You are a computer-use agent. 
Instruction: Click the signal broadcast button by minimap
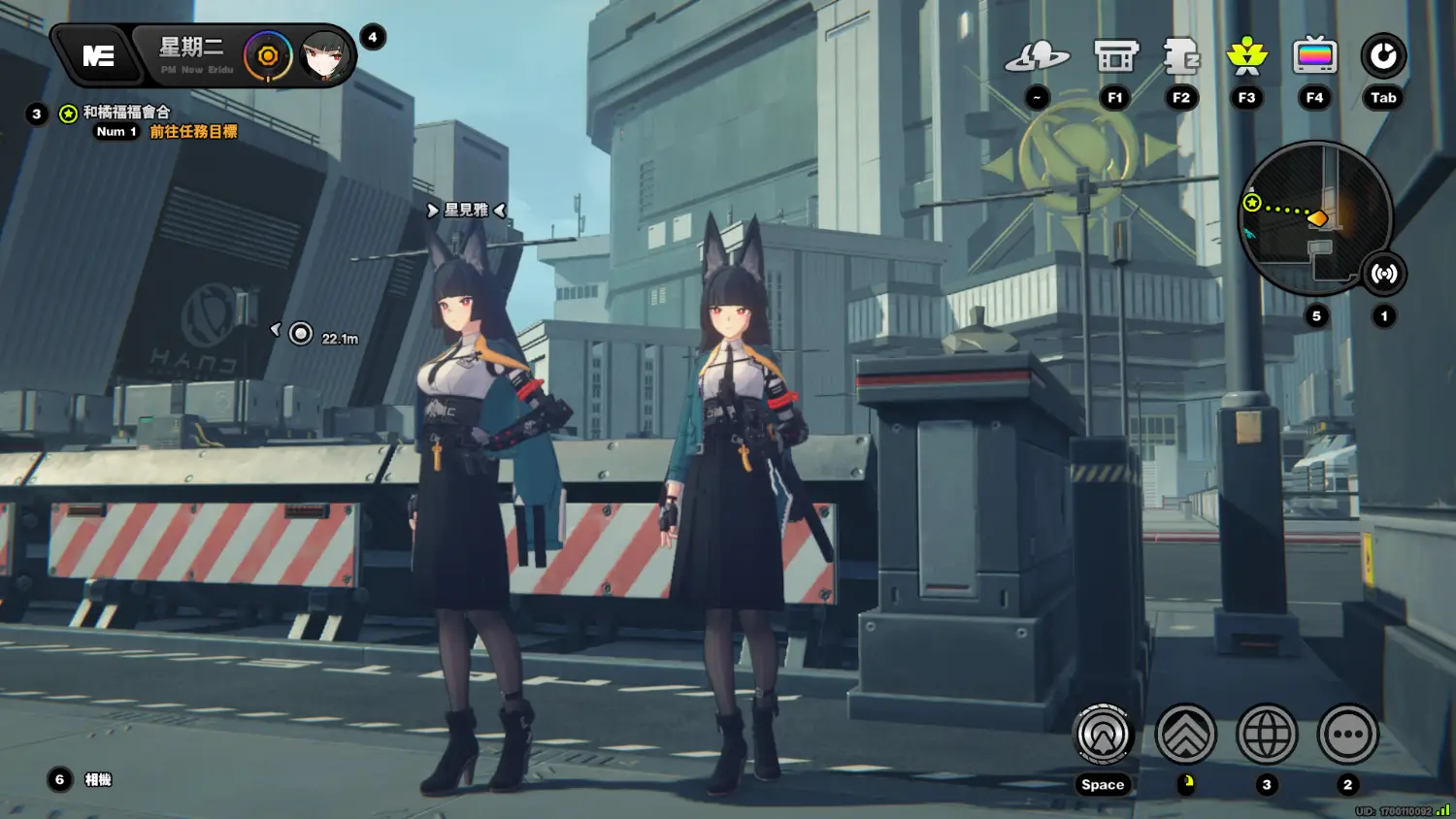pyautogui.click(x=1383, y=274)
